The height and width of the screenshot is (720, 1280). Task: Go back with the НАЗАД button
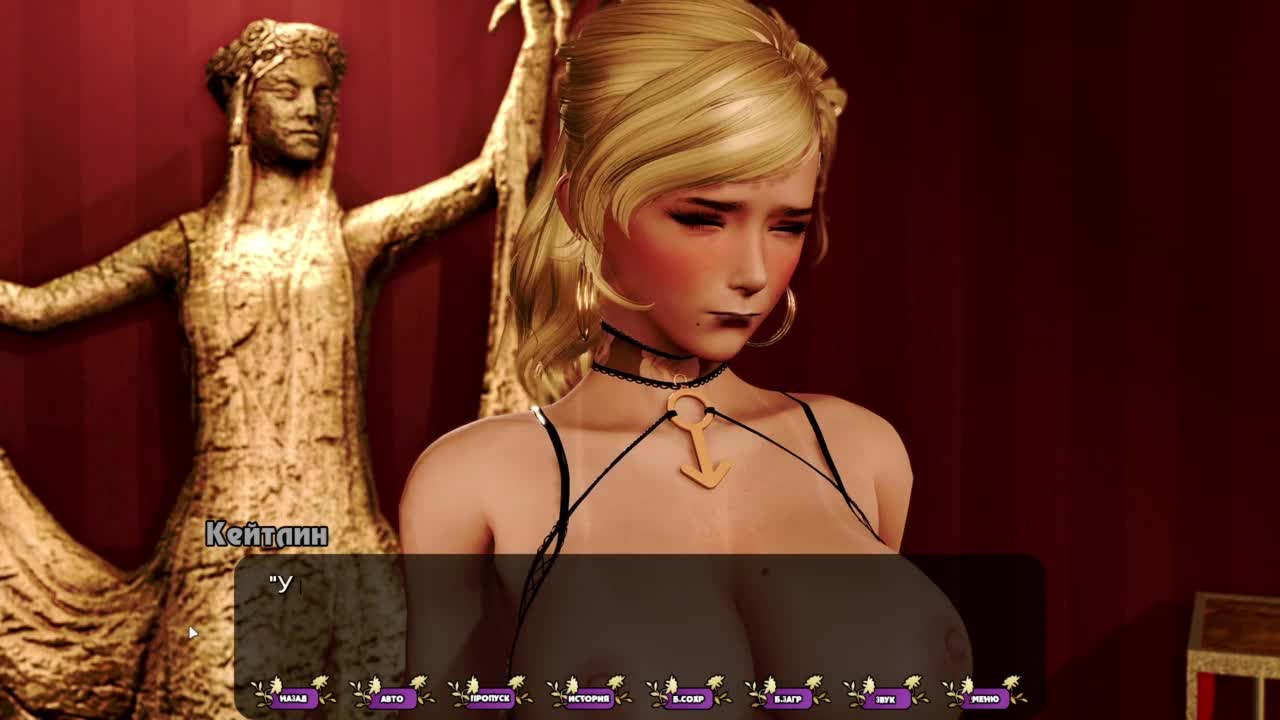[x=294, y=698]
